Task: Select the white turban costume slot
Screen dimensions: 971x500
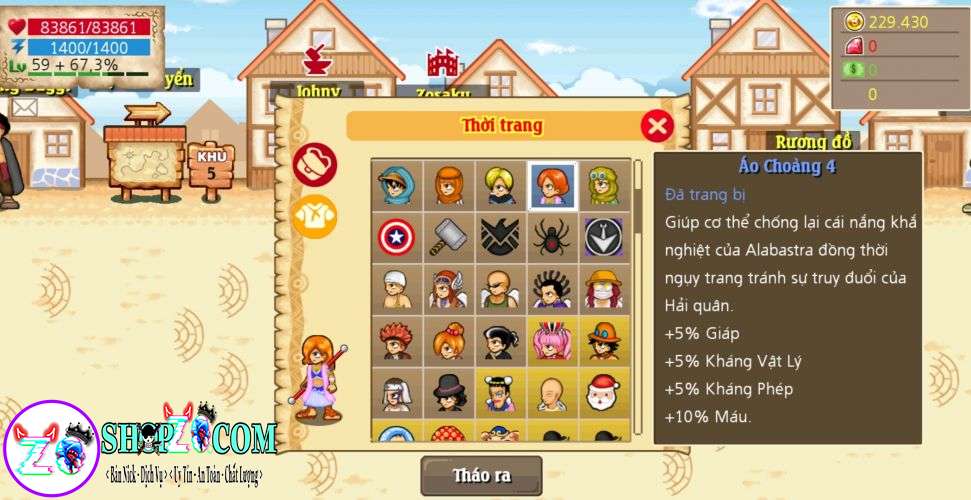Action: pyautogui.click(x=396, y=289)
